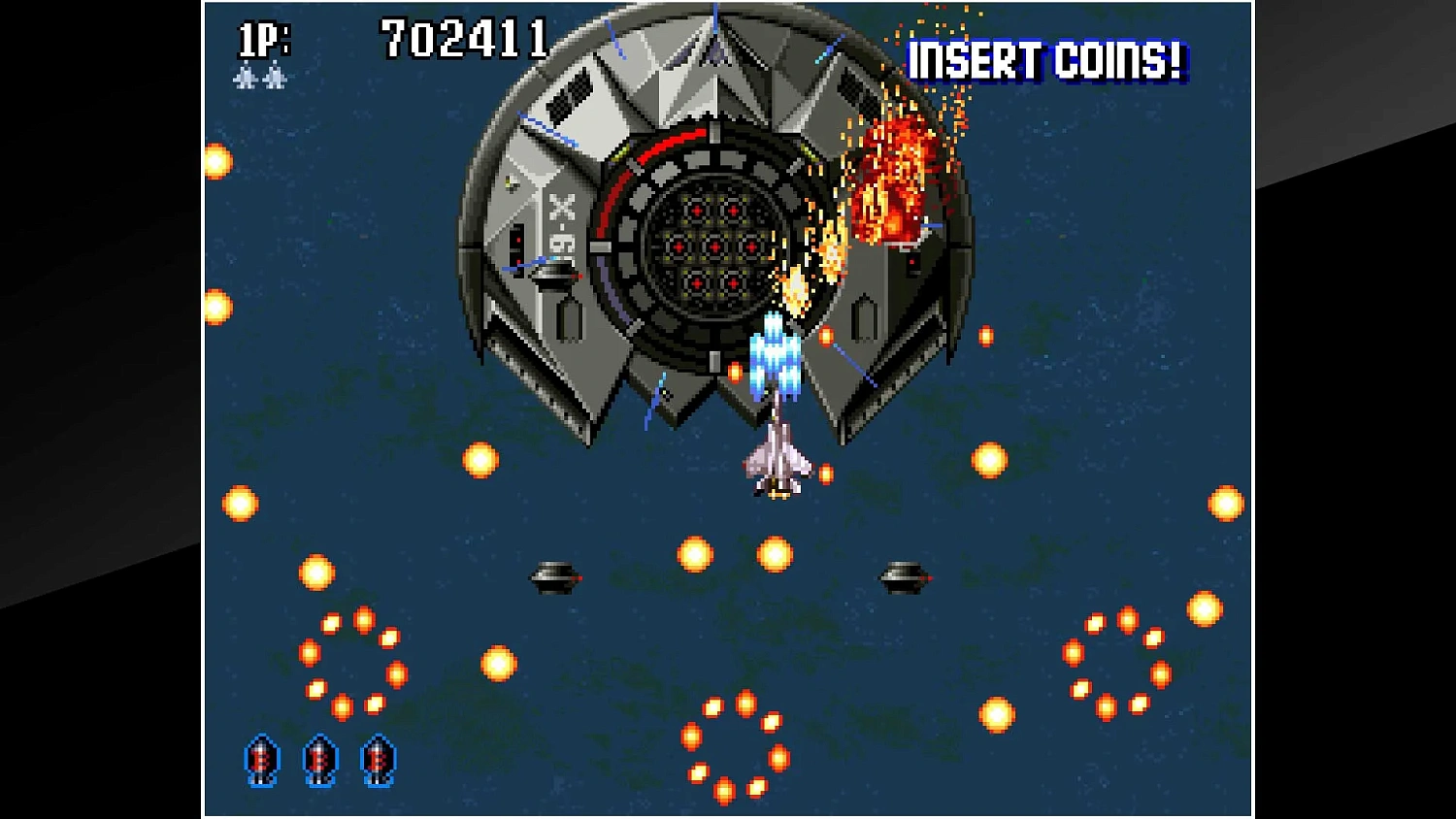Select the rightmost bomb icon

click(377, 761)
